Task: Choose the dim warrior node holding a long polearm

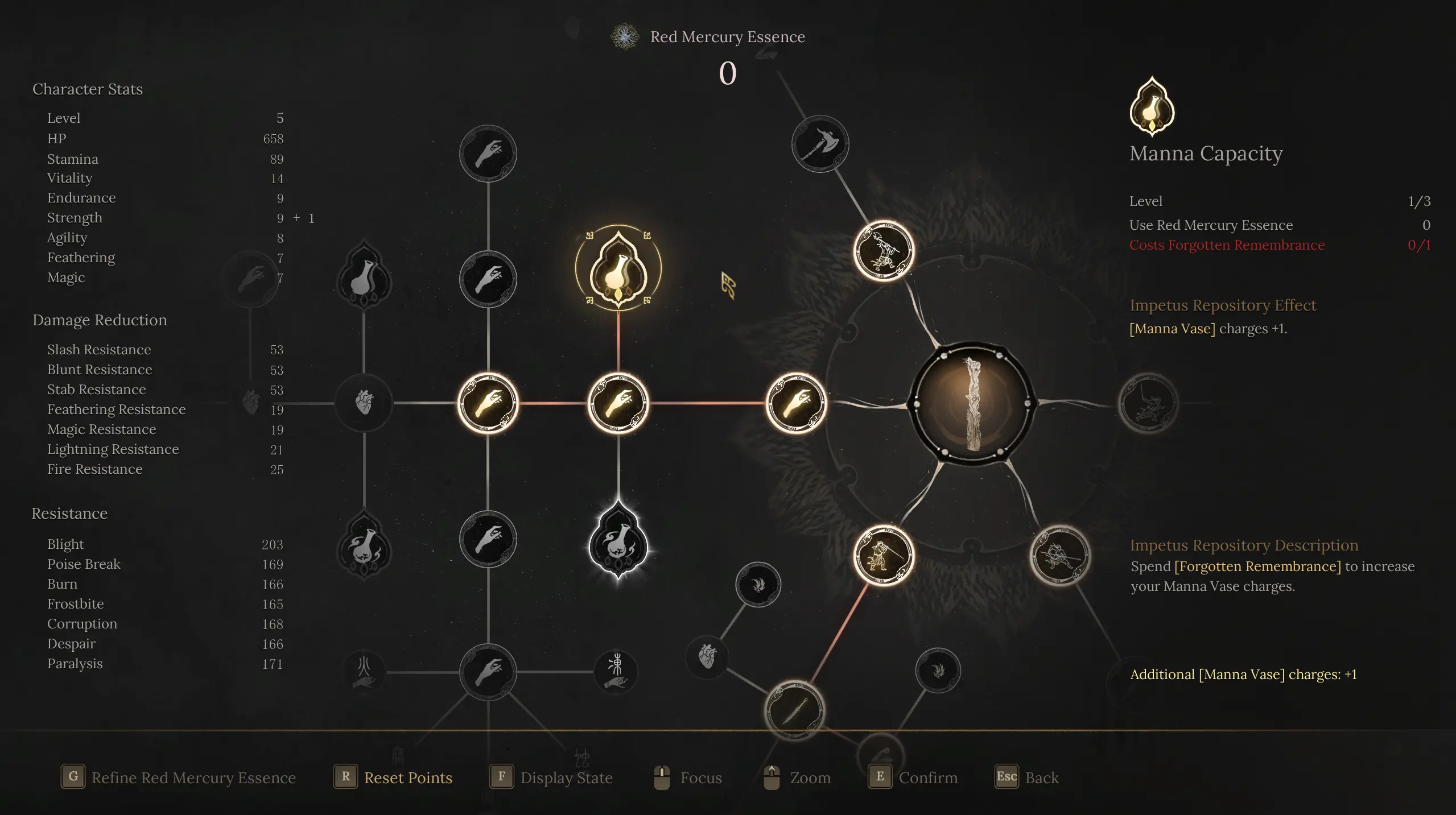Action: click(1059, 555)
